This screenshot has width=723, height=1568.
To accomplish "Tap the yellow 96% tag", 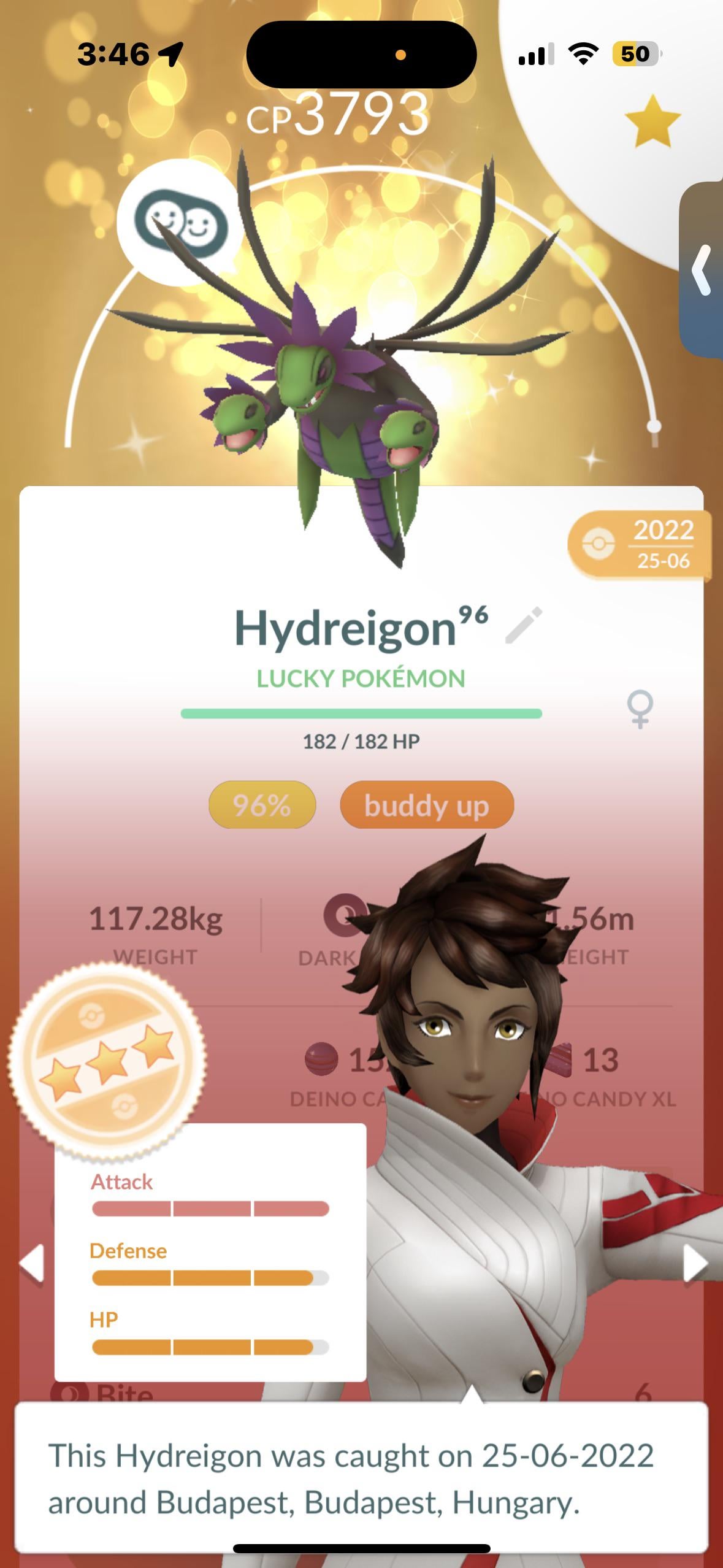I will click(x=262, y=805).
